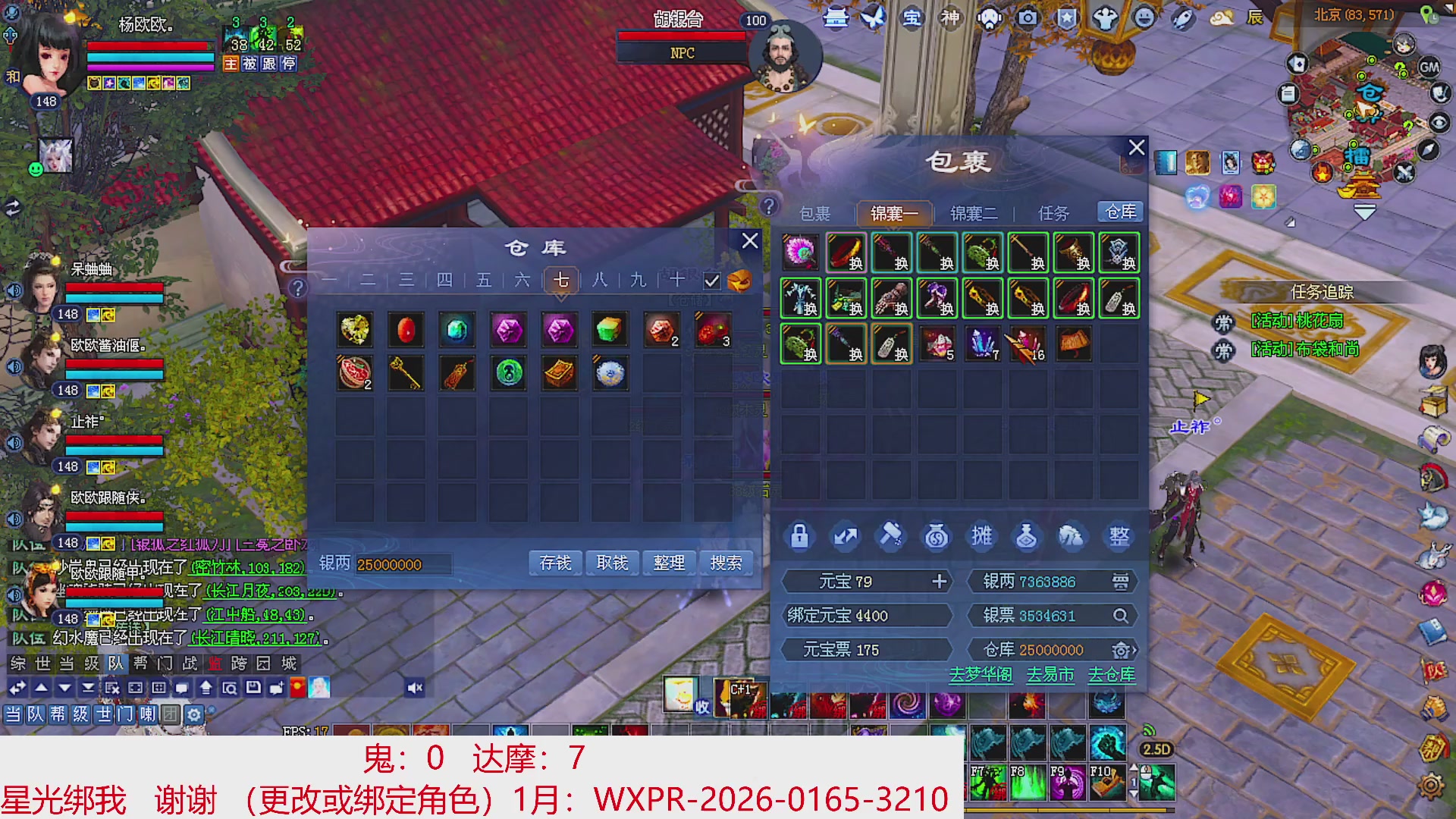Image resolution: width=1456 pixels, height=819 pixels.
Task: Open the camera screenshot icon in top toolbar
Action: tap(1028, 17)
